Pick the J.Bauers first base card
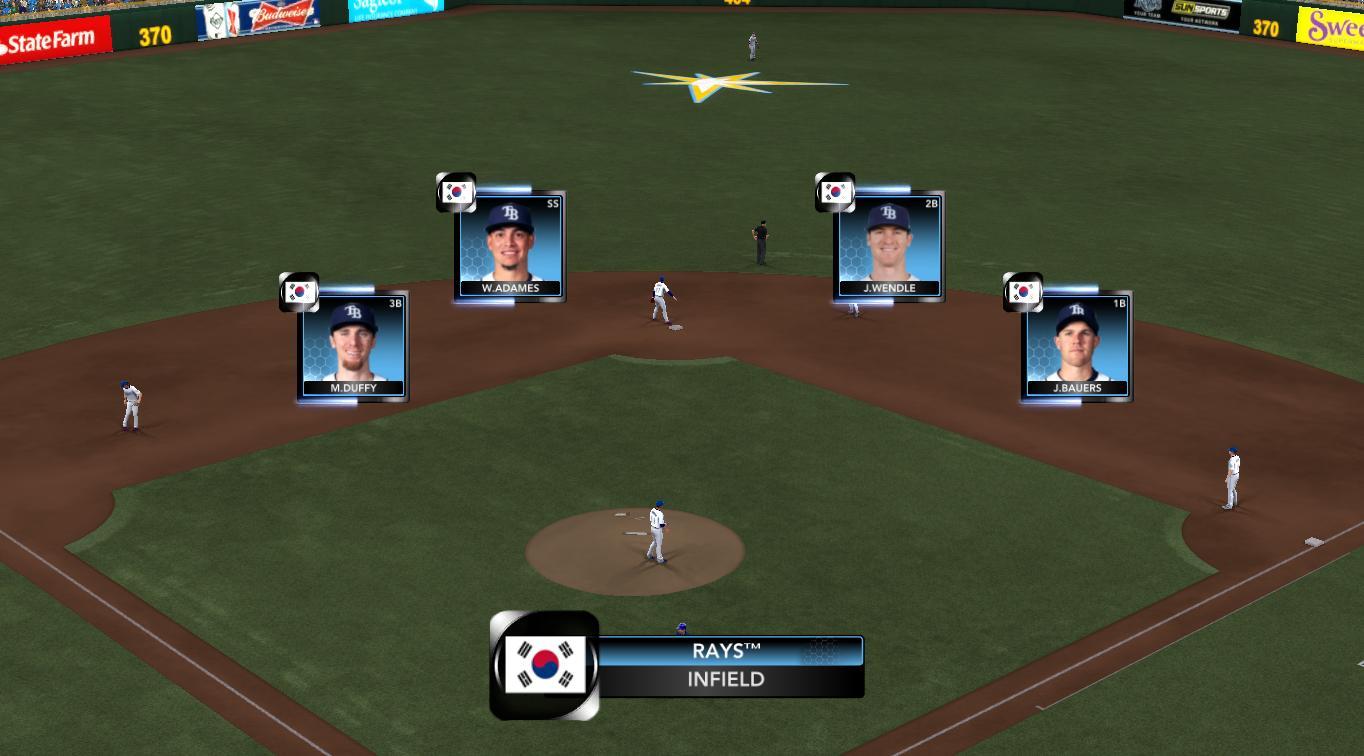Screen dimensions: 1364x756 1077,346
